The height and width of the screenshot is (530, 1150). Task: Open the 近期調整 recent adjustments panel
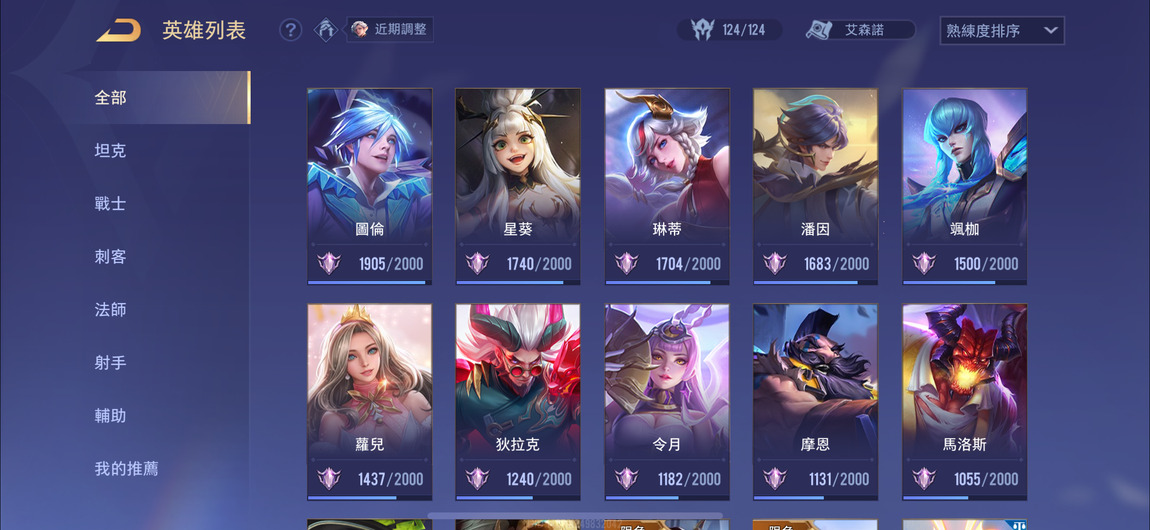[390, 29]
